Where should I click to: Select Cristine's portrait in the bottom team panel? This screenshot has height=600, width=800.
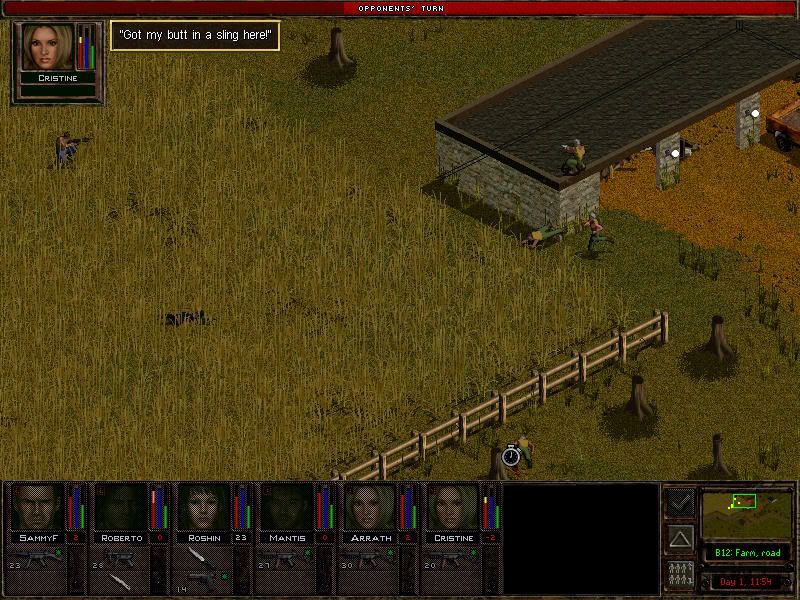click(453, 508)
